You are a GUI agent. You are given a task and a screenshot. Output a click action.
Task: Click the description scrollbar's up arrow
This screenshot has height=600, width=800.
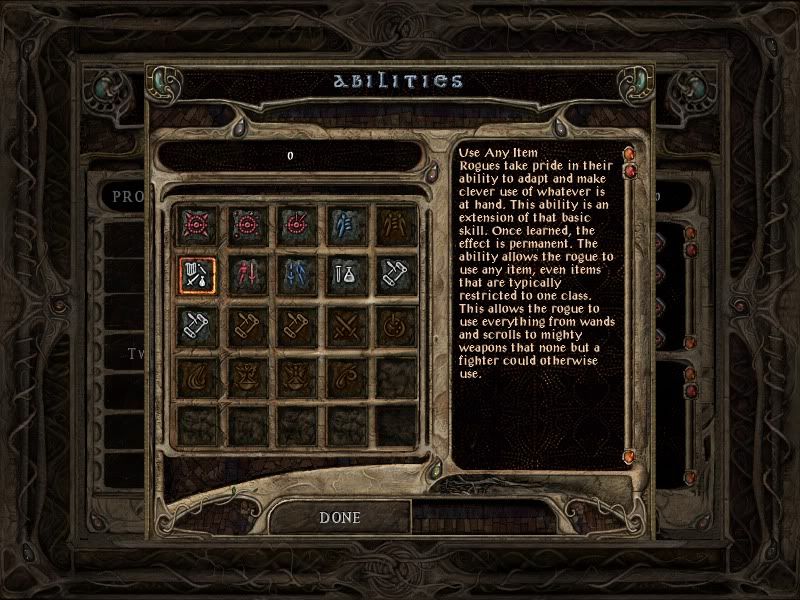630,154
